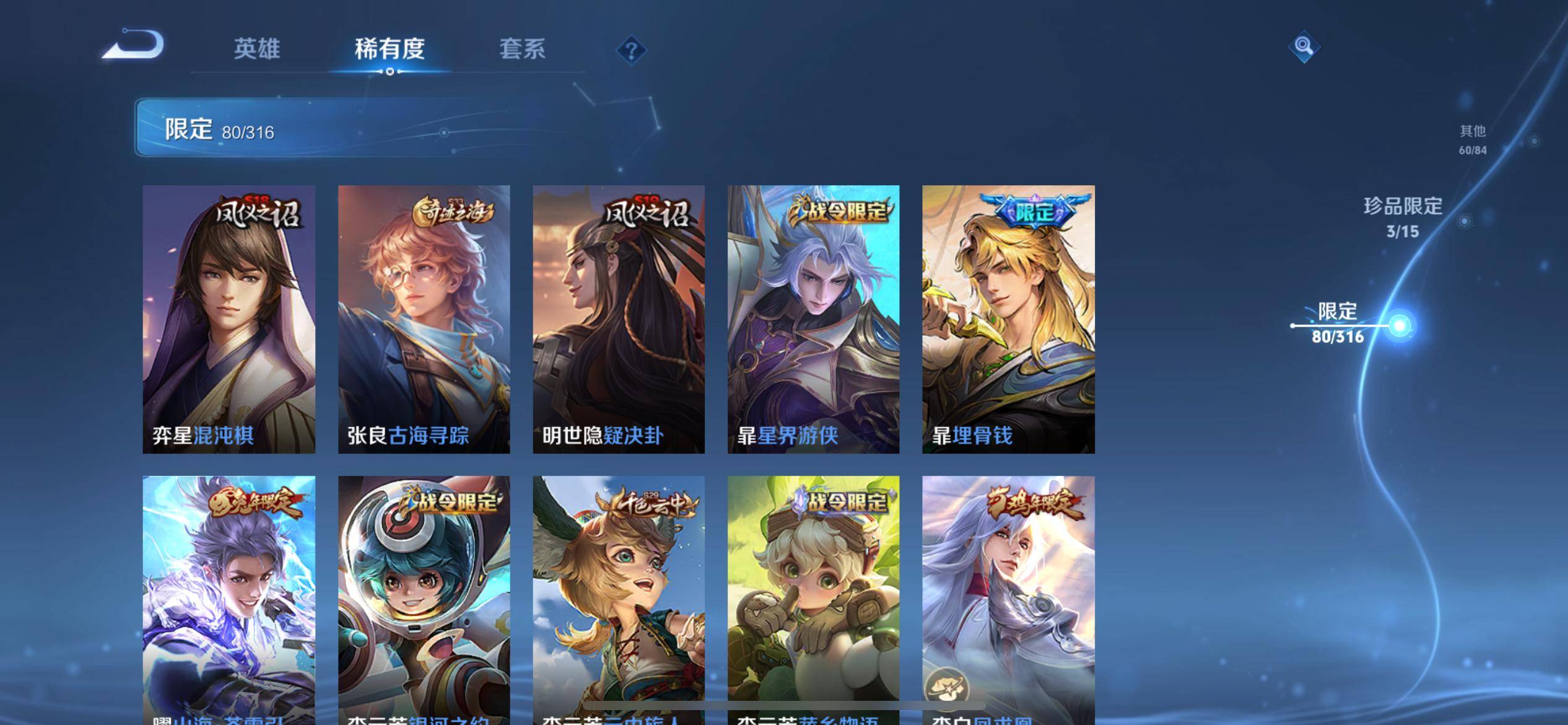
Task: View the 明世隐 疑决卦 skin card
Action: [619, 319]
